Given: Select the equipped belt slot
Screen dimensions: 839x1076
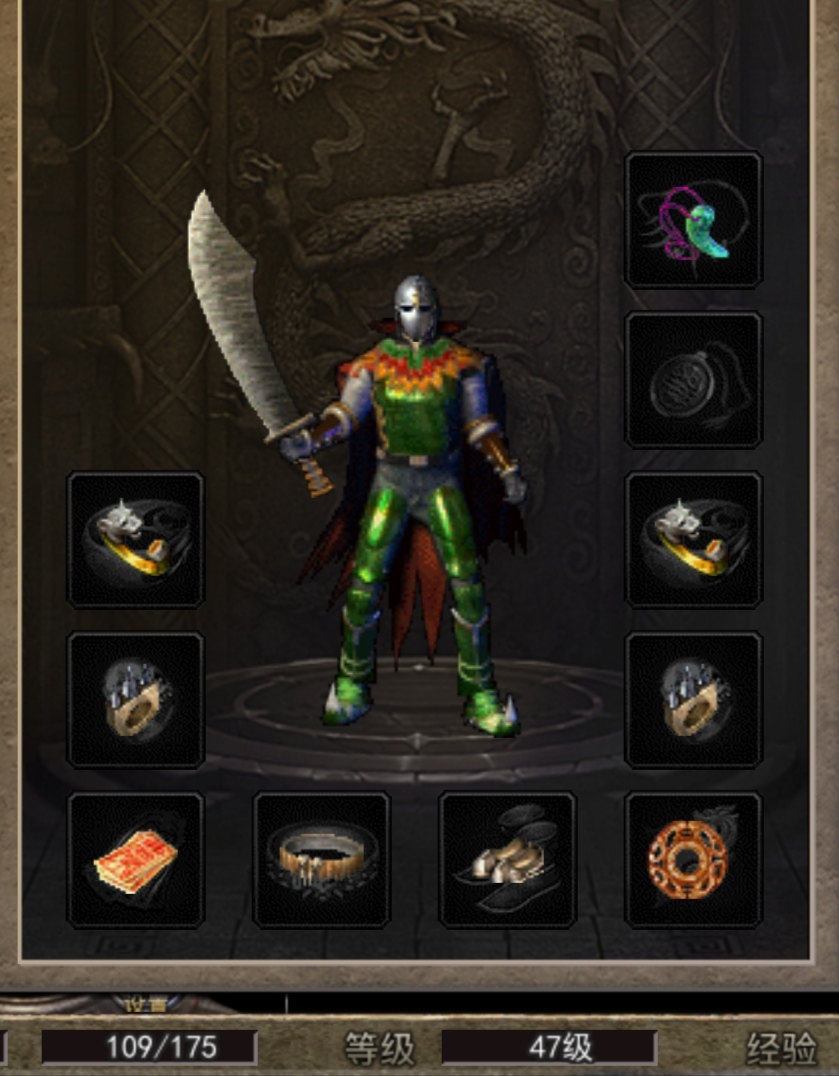Looking at the screenshot, I should pyautogui.click(x=321, y=860).
